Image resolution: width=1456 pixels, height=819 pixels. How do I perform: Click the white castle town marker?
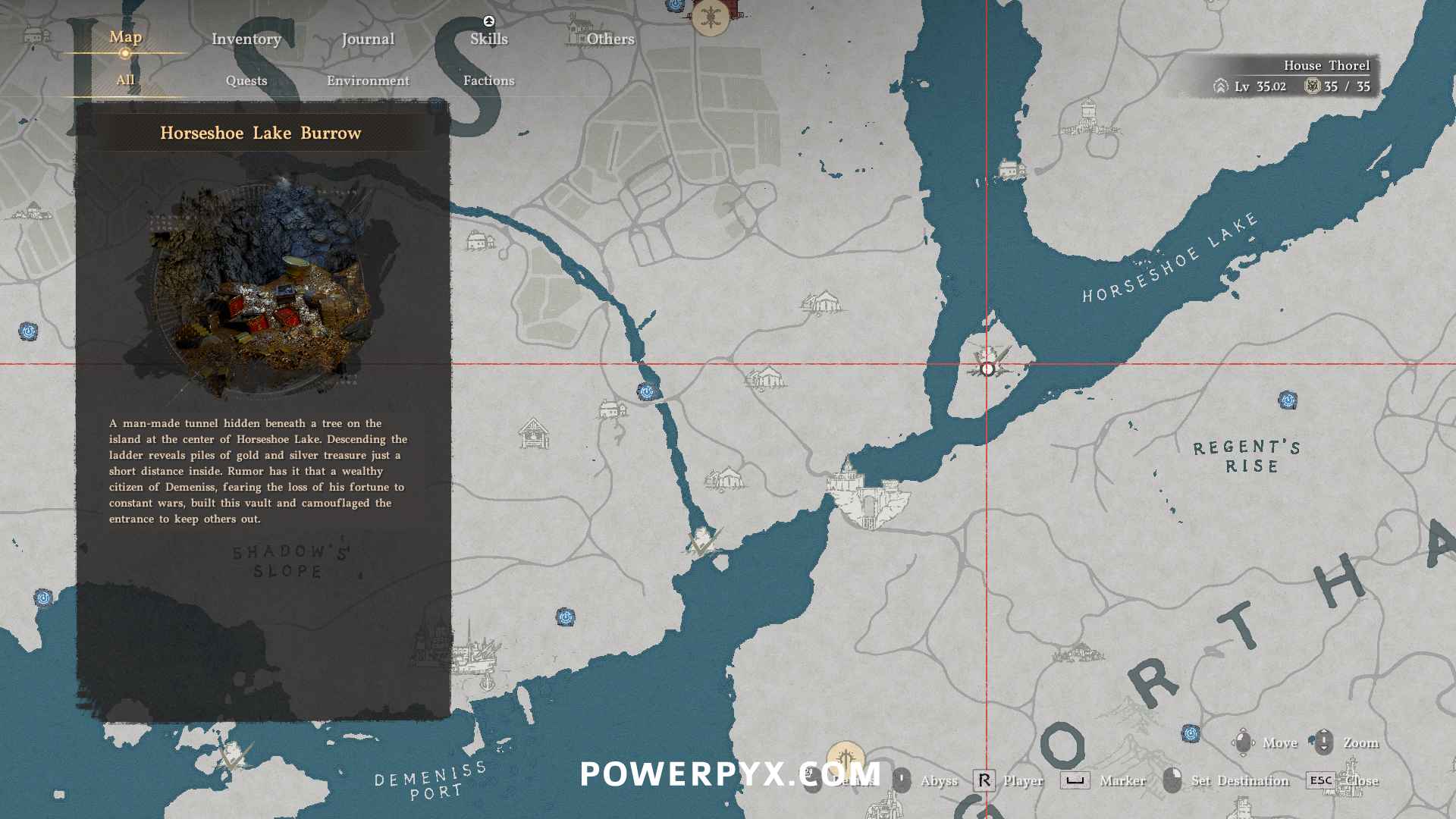(868, 493)
